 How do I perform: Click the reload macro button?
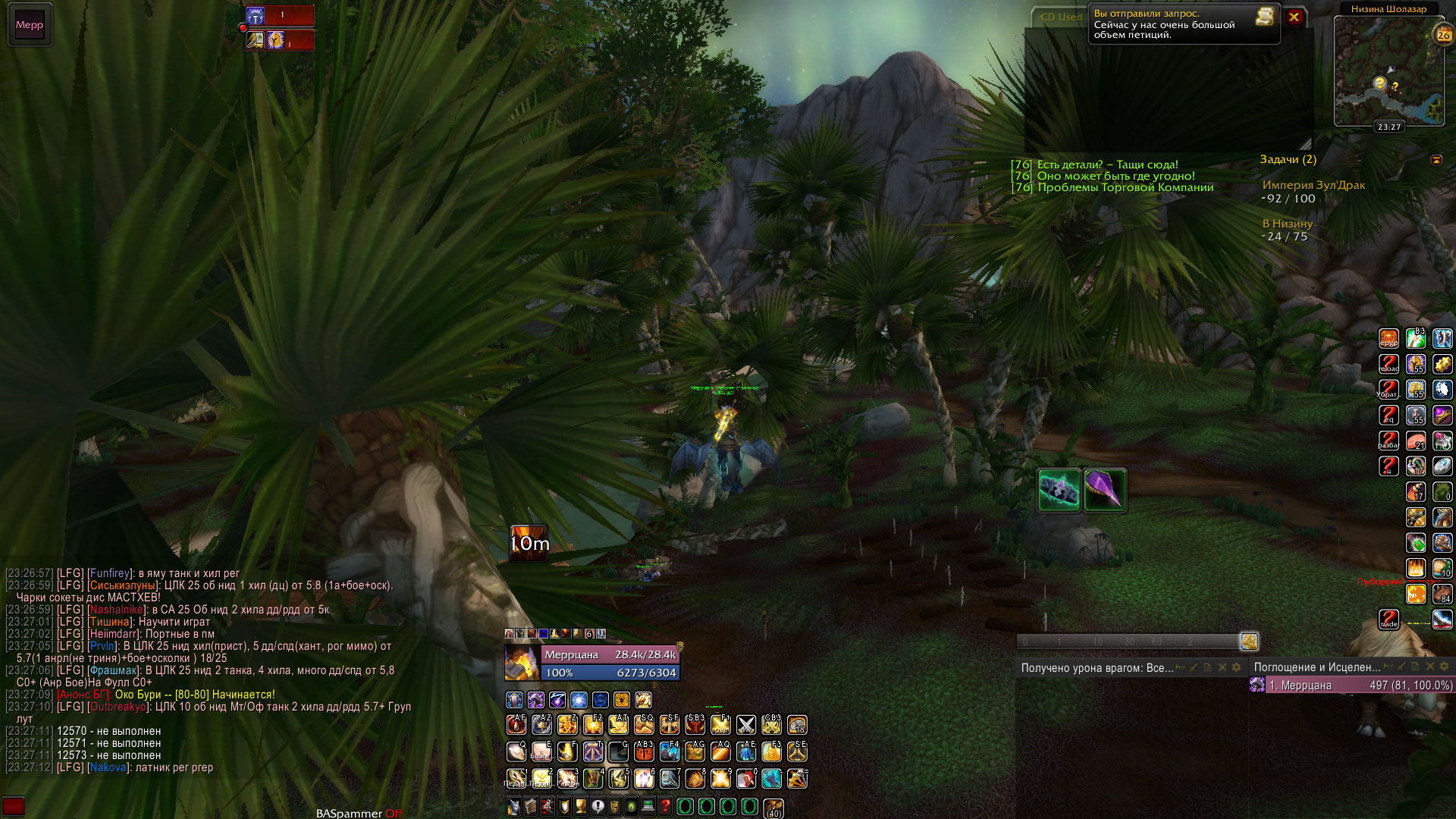1389,364
